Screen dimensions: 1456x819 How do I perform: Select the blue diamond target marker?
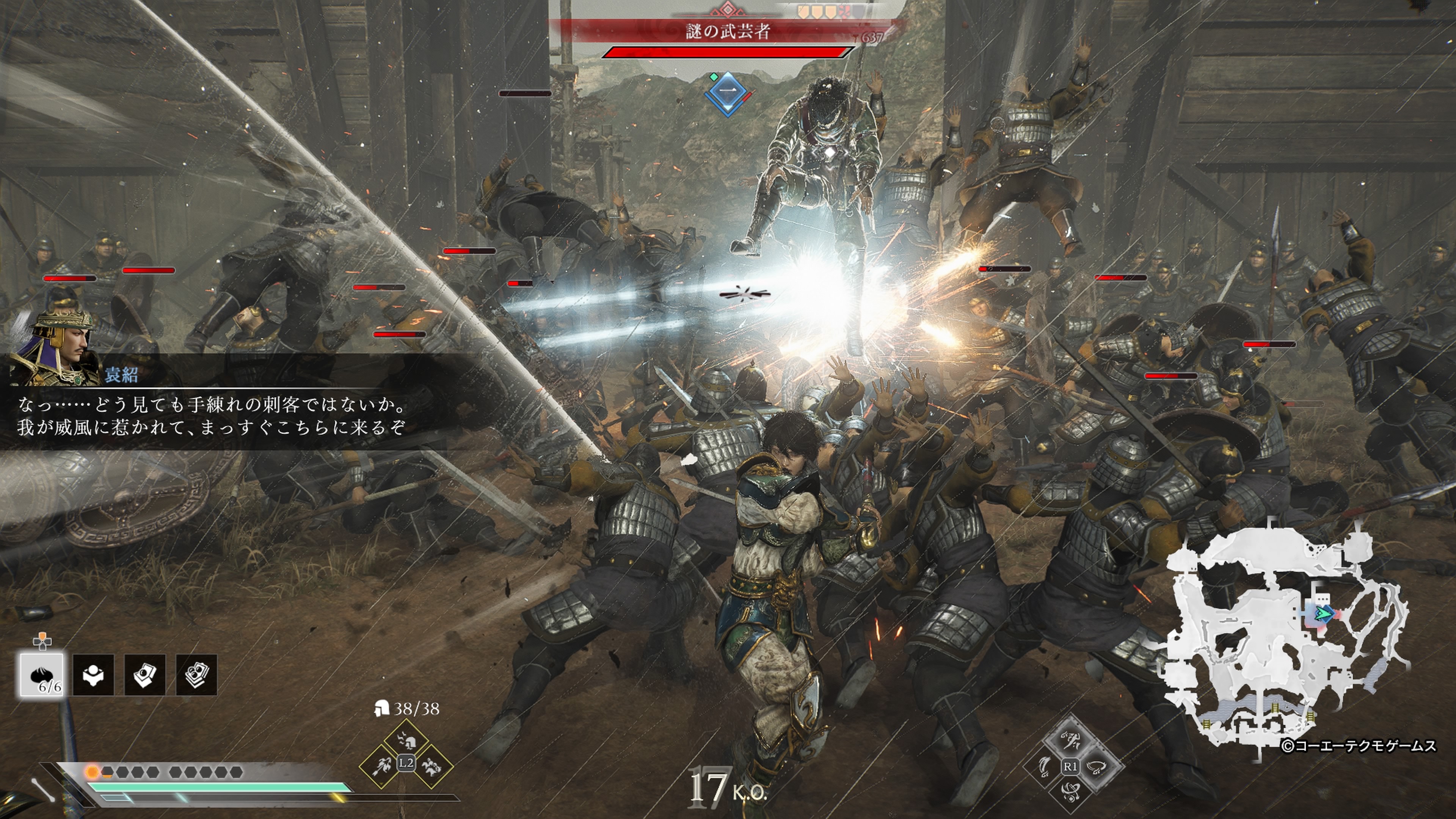tap(728, 93)
